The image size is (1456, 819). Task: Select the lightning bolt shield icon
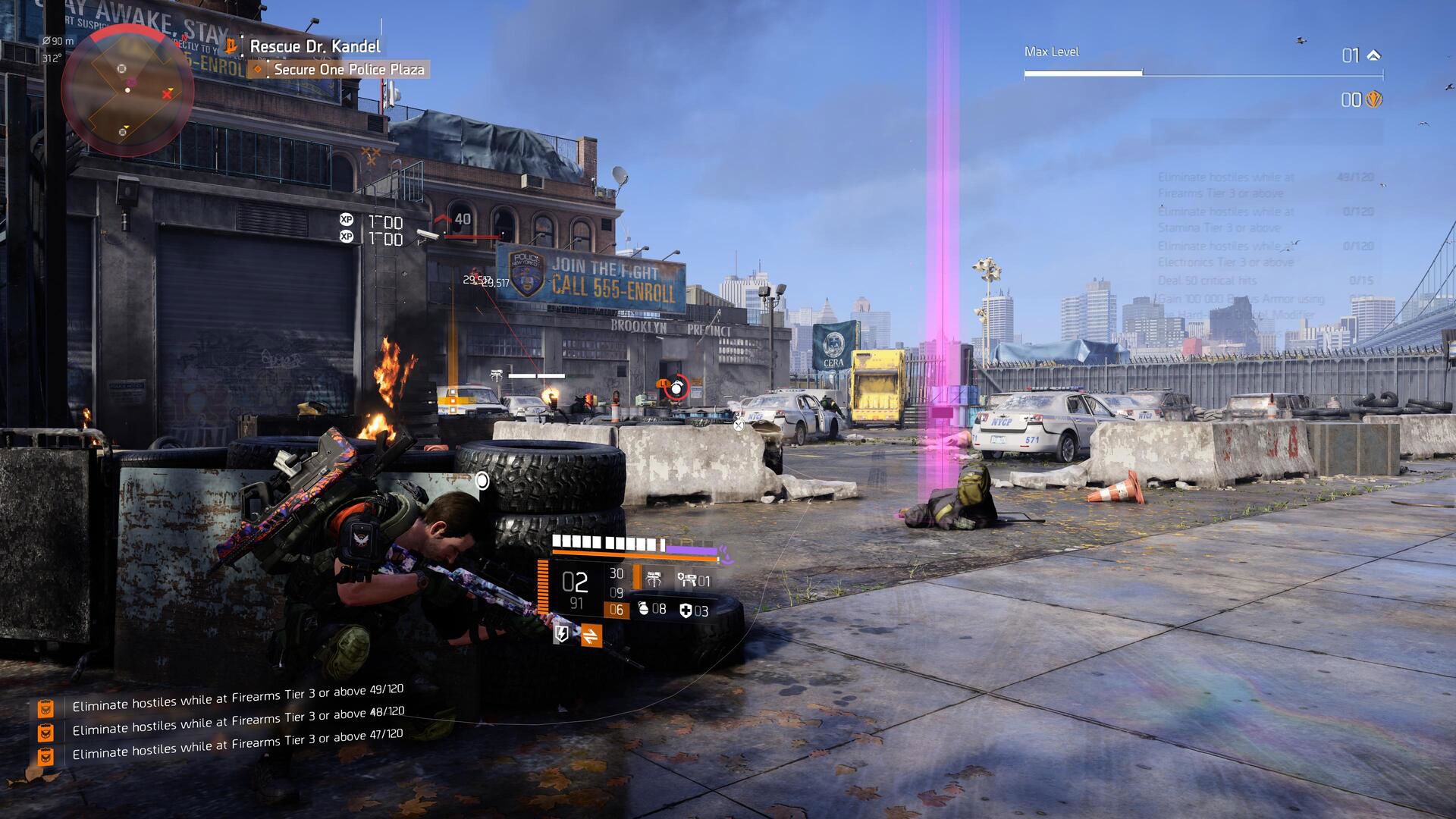pos(562,634)
